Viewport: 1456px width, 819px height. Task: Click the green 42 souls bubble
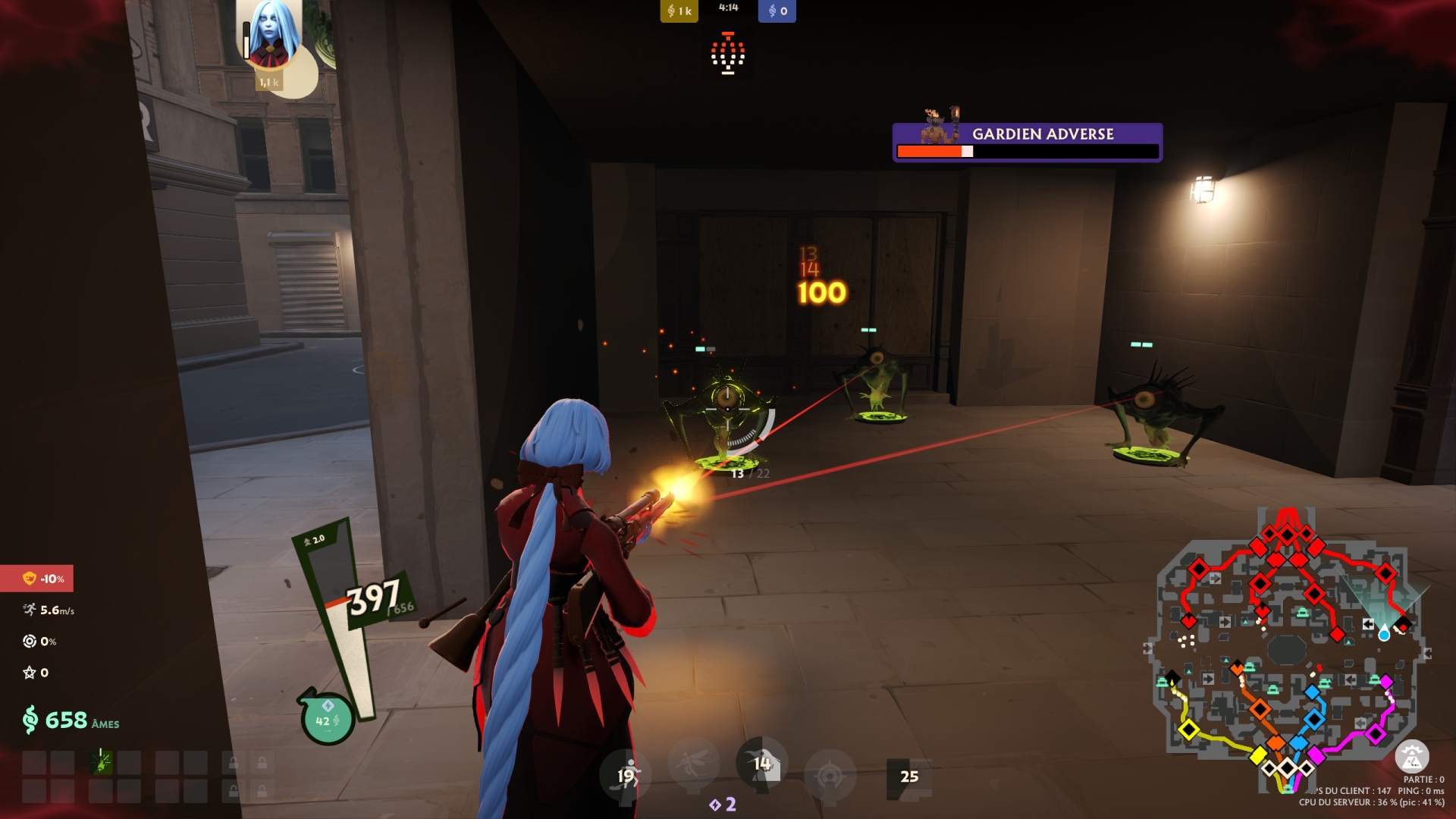click(x=327, y=719)
